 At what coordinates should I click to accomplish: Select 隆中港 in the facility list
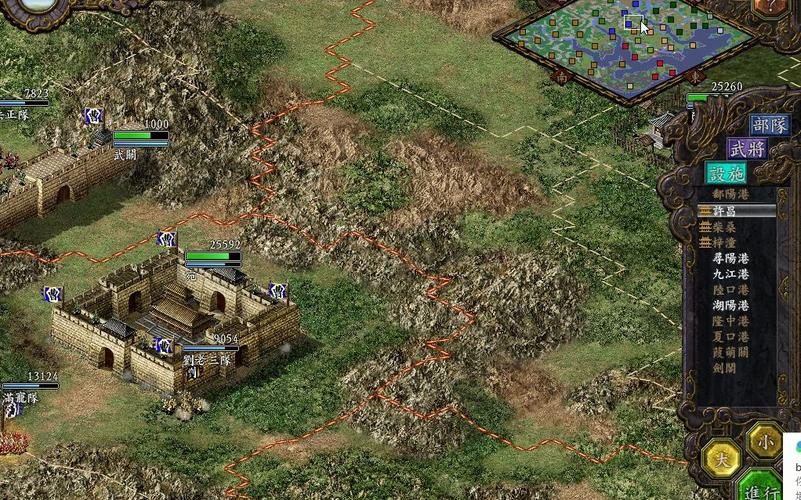tap(730, 320)
